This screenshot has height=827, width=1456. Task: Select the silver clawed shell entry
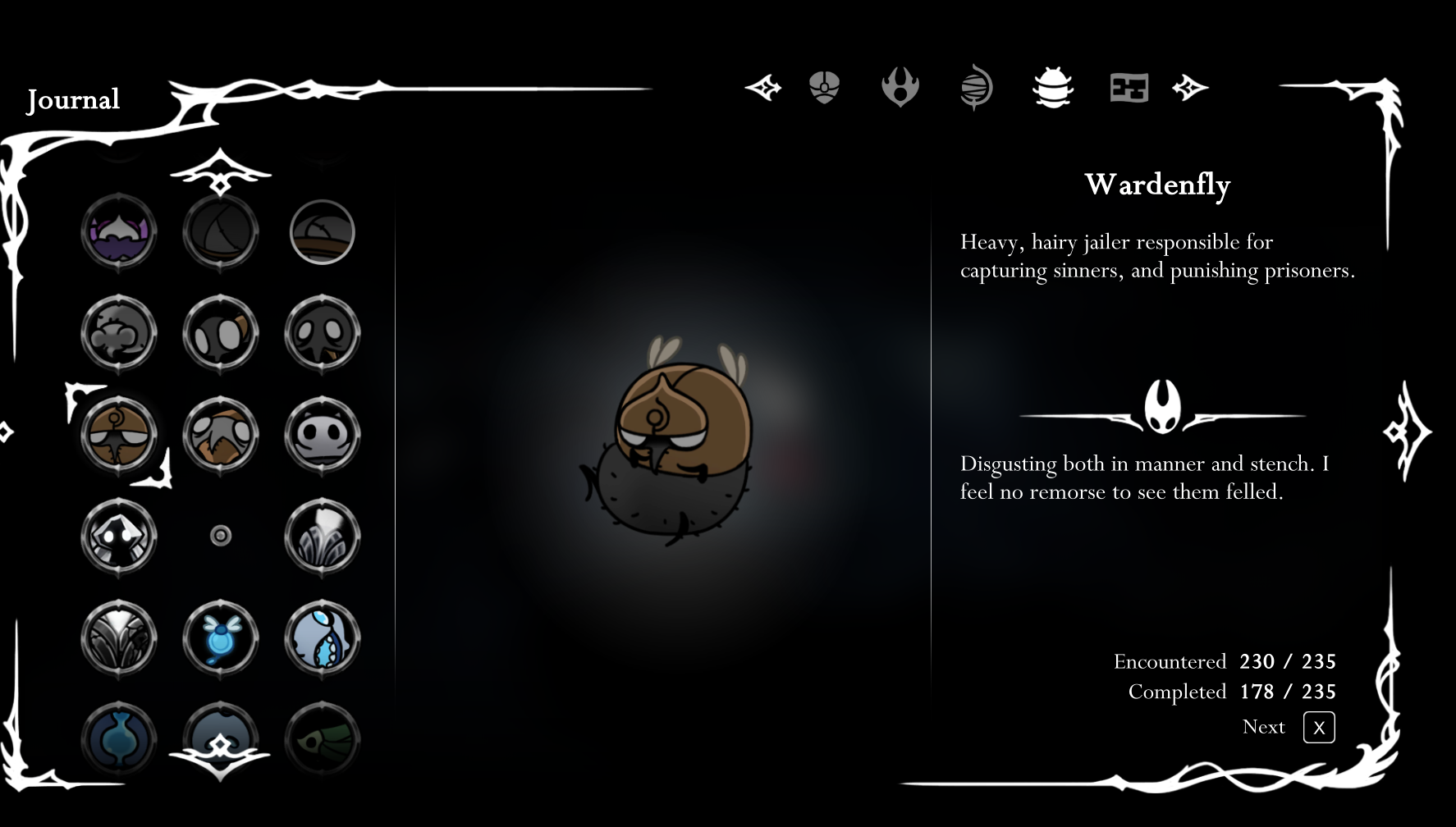(x=119, y=638)
